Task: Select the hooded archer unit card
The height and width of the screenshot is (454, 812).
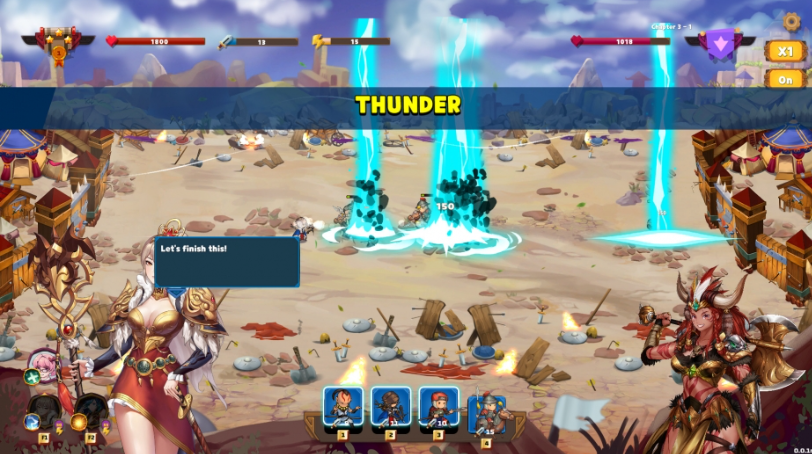Action: [391, 408]
